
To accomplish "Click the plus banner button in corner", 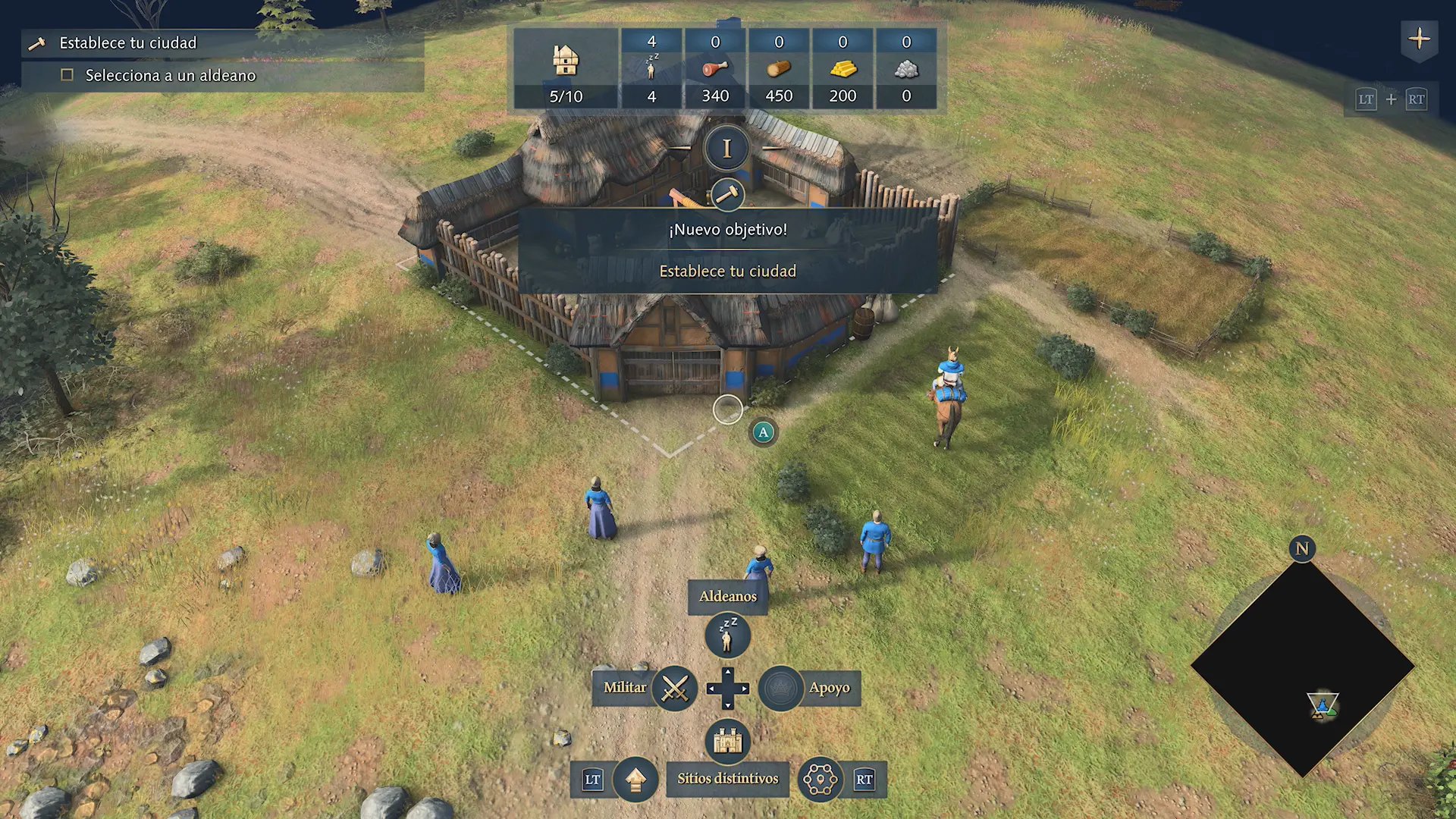I will (1419, 39).
